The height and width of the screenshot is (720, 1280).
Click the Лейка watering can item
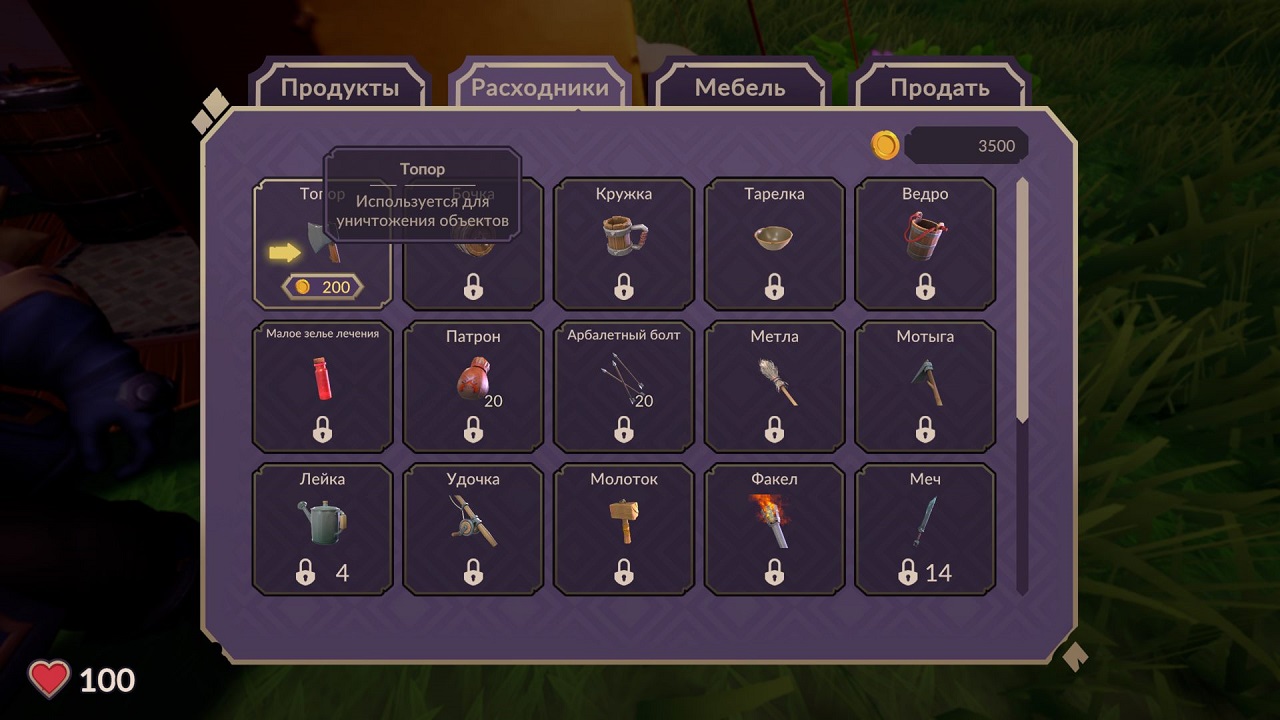322,530
